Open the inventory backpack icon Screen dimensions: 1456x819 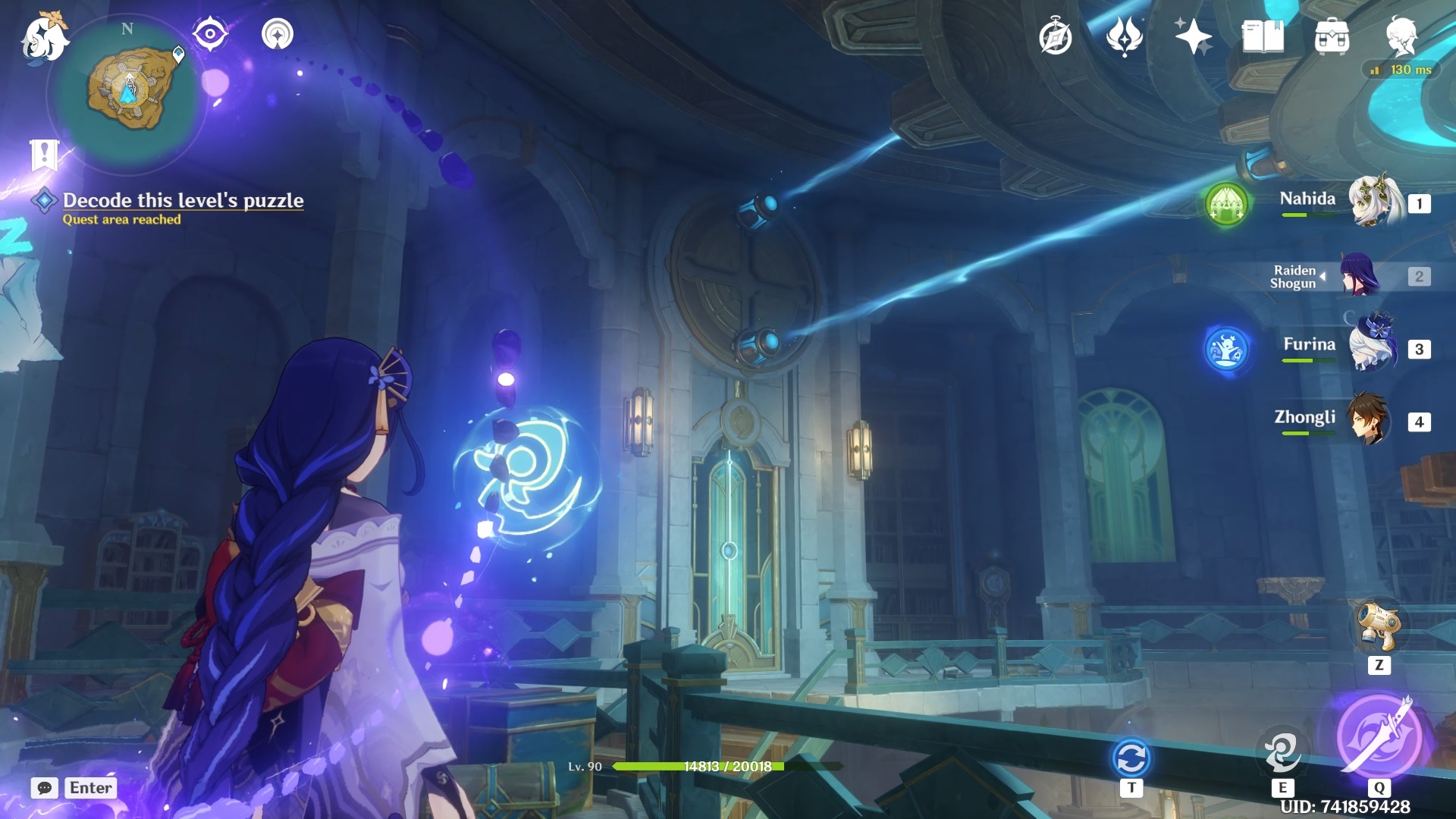pyautogui.click(x=1332, y=36)
